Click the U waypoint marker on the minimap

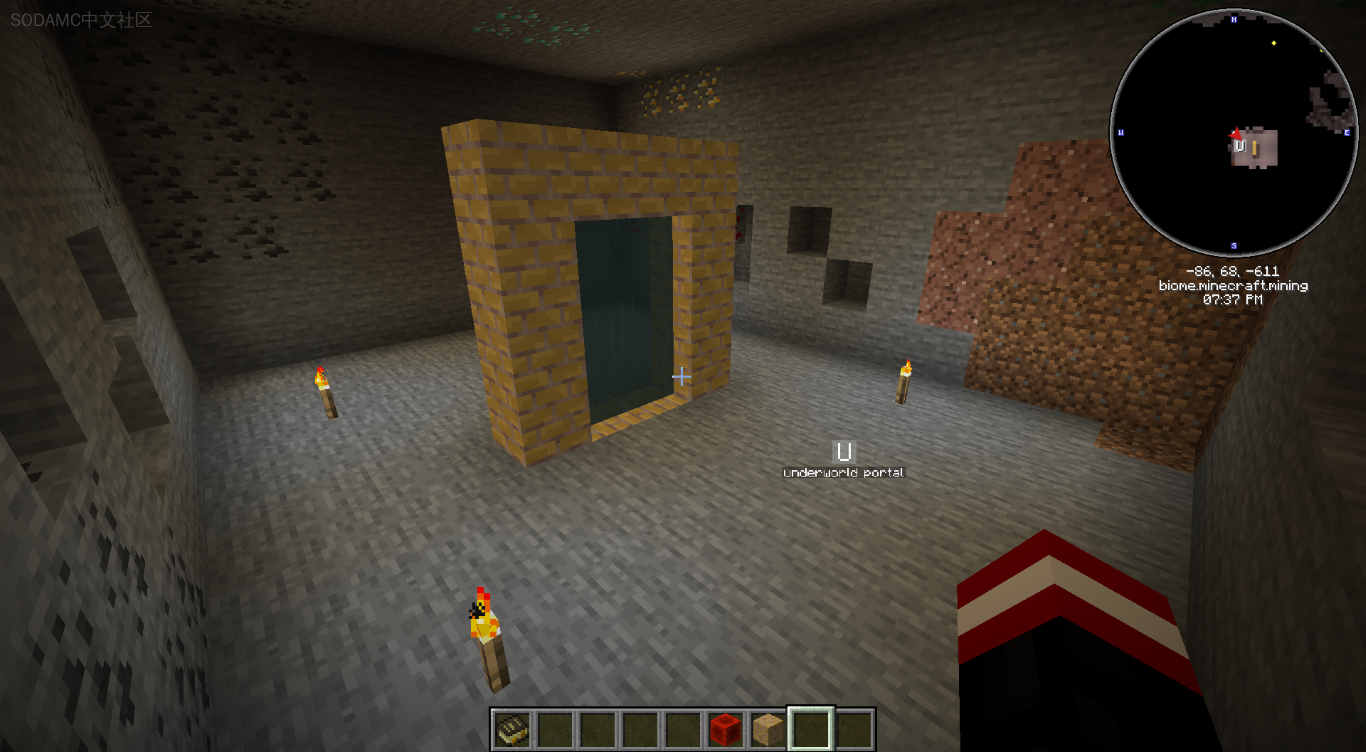[1240, 146]
